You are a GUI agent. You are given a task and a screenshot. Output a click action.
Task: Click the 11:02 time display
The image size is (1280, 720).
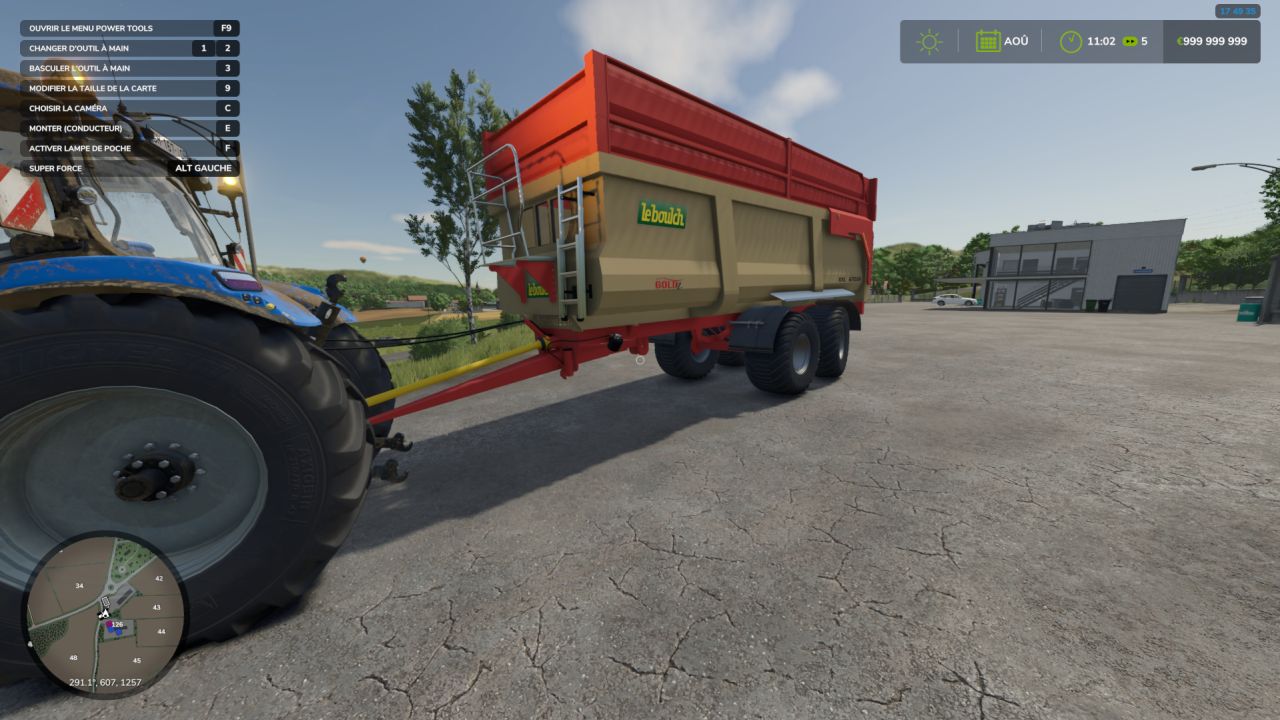[1100, 41]
